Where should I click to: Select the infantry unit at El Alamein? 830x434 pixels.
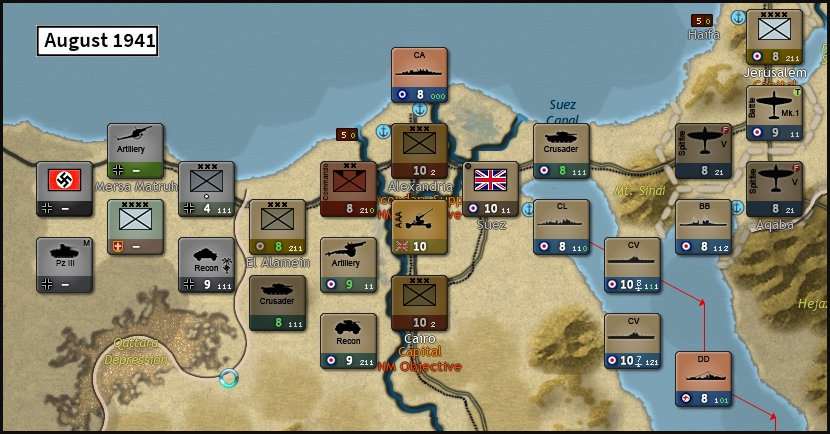277,227
